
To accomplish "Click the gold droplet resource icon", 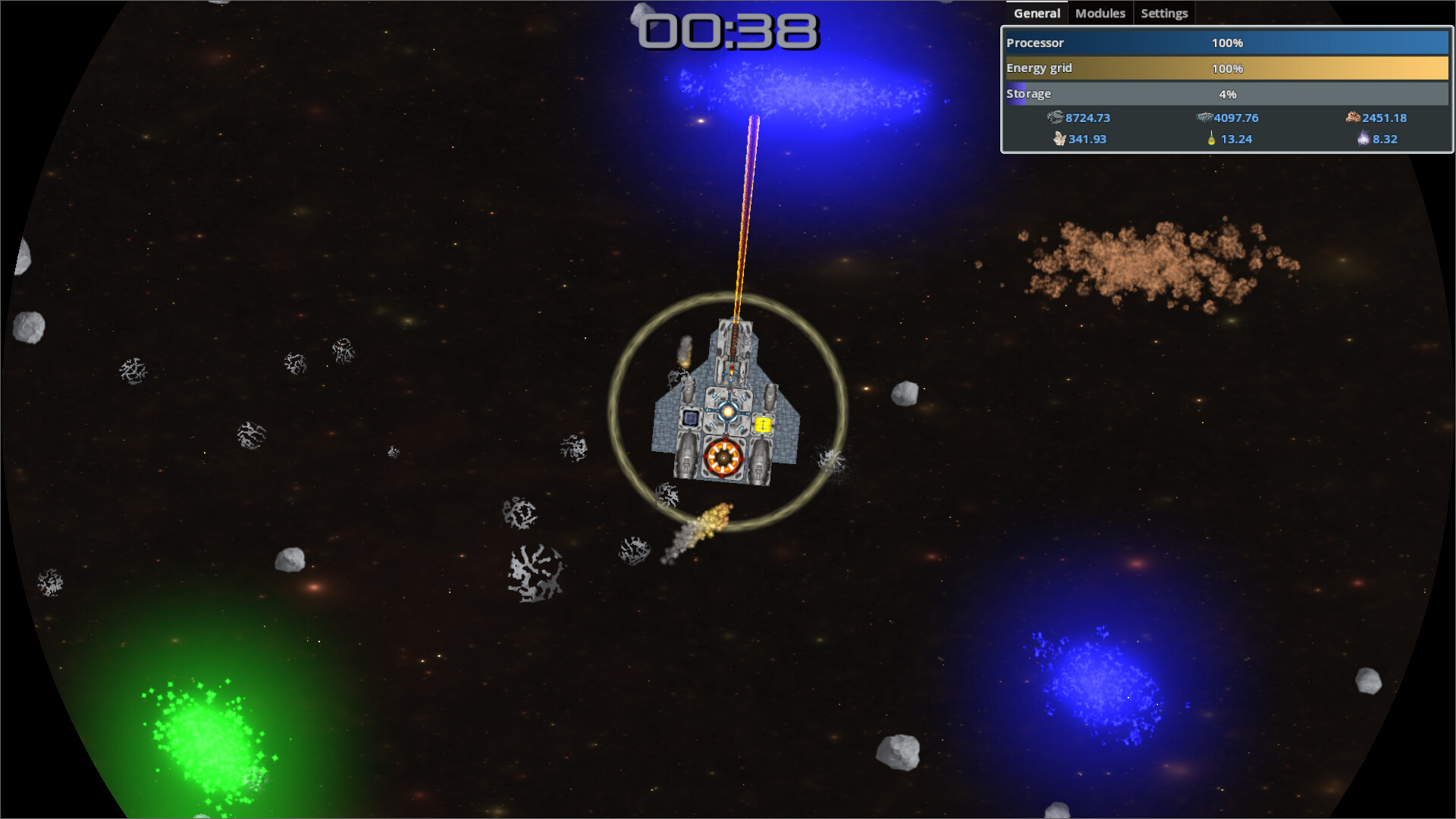I will coord(1211,138).
